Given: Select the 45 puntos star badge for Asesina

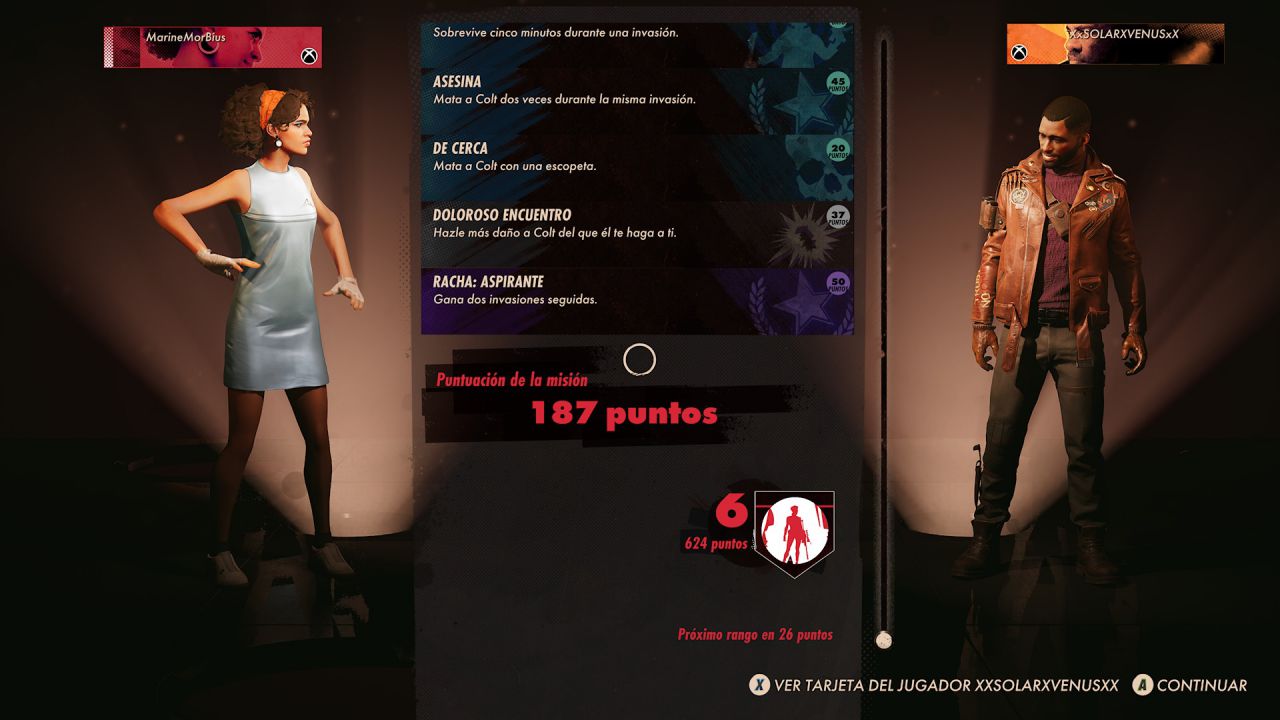Looking at the screenshot, I should click(x=837, y=82).
